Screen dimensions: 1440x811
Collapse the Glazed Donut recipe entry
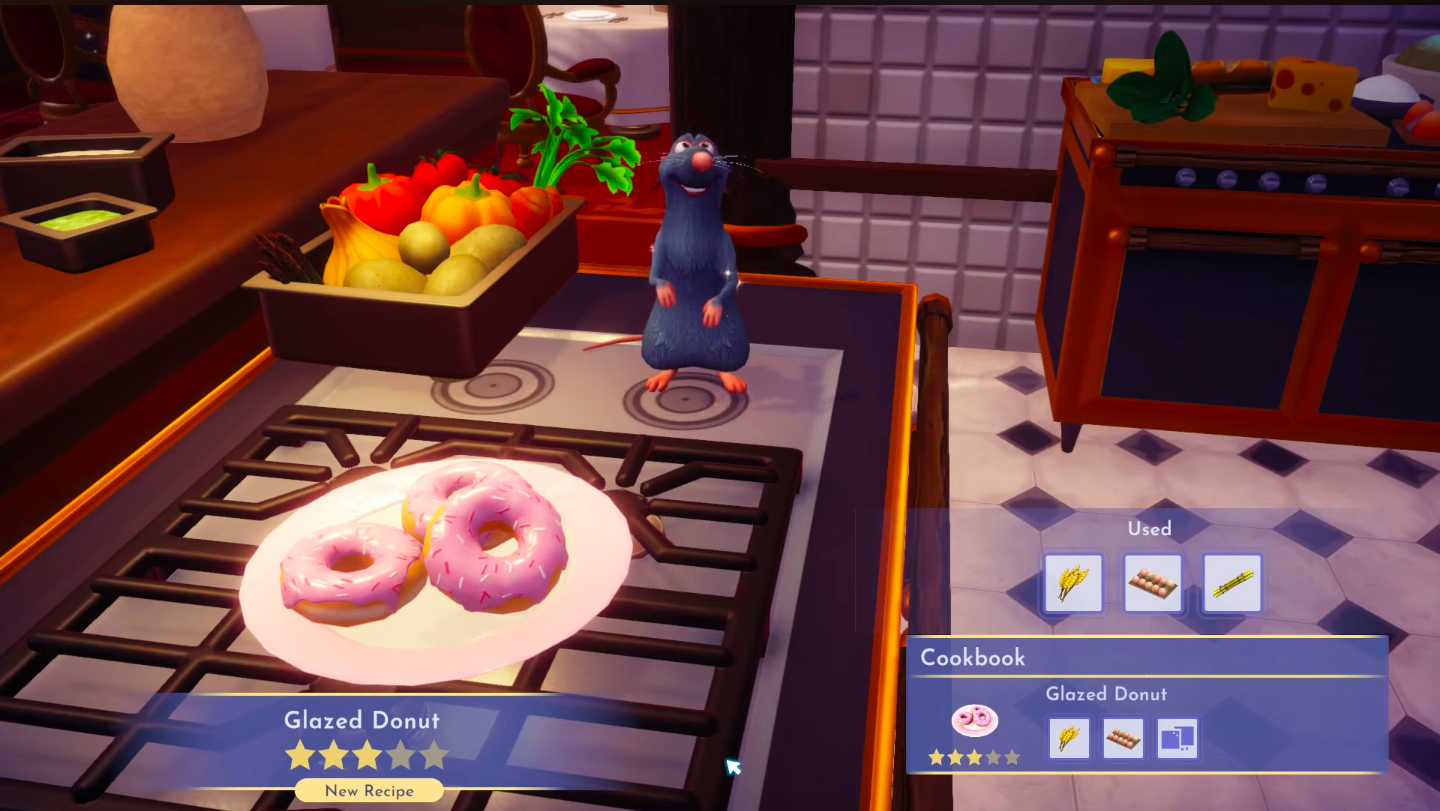1107,694
